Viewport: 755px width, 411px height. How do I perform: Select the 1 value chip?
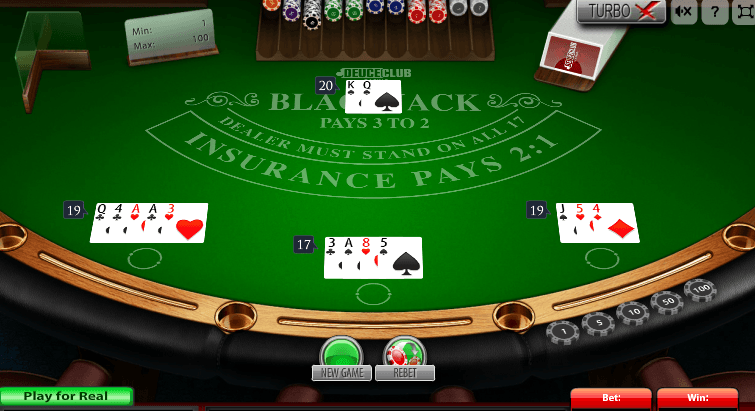[563, 331]
